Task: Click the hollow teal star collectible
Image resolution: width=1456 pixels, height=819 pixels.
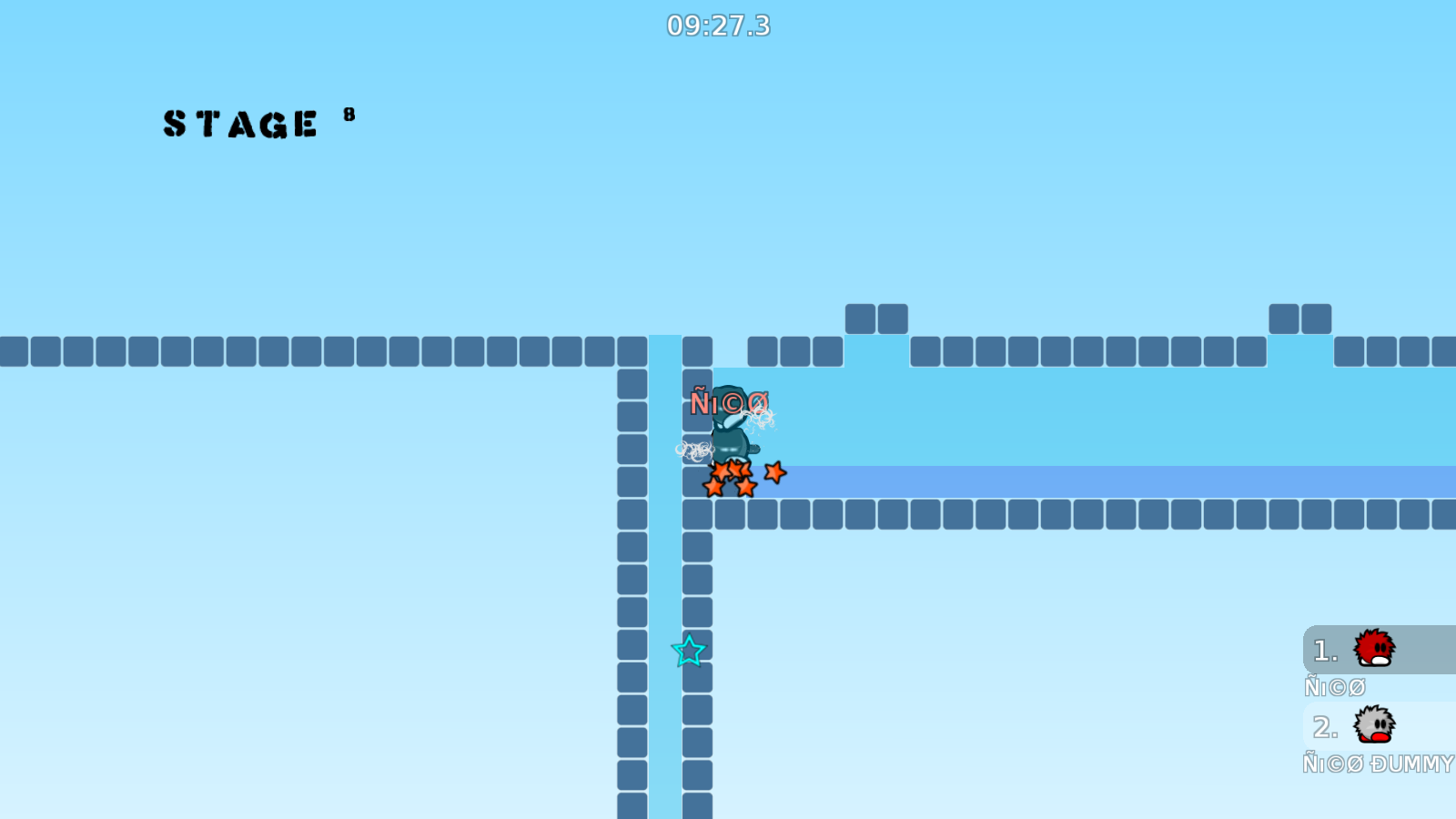Action: click(x=690, y=652)
